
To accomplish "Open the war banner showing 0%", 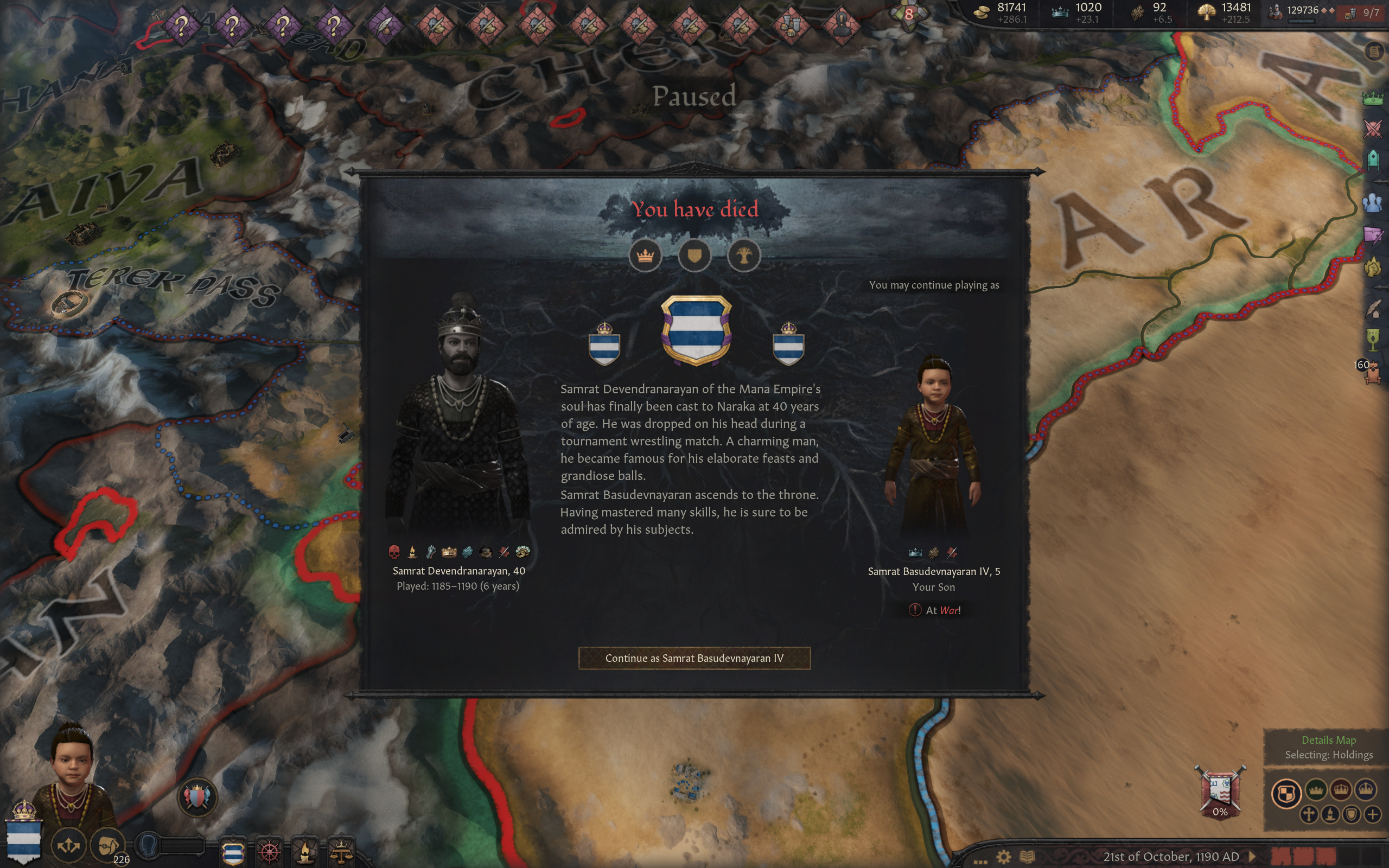I will tap(1220, 792).
